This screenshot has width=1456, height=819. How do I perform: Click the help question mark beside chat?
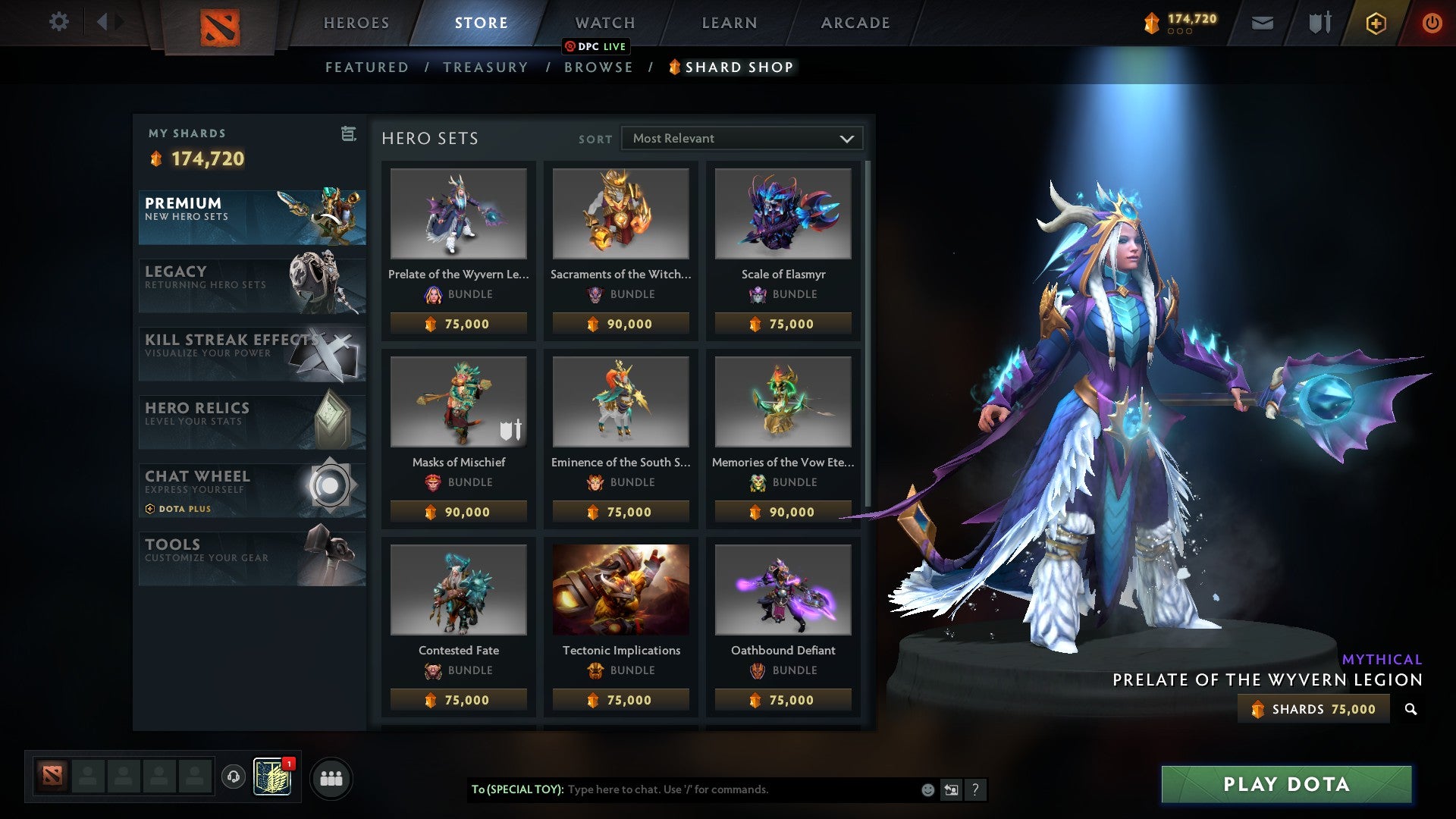976,789
